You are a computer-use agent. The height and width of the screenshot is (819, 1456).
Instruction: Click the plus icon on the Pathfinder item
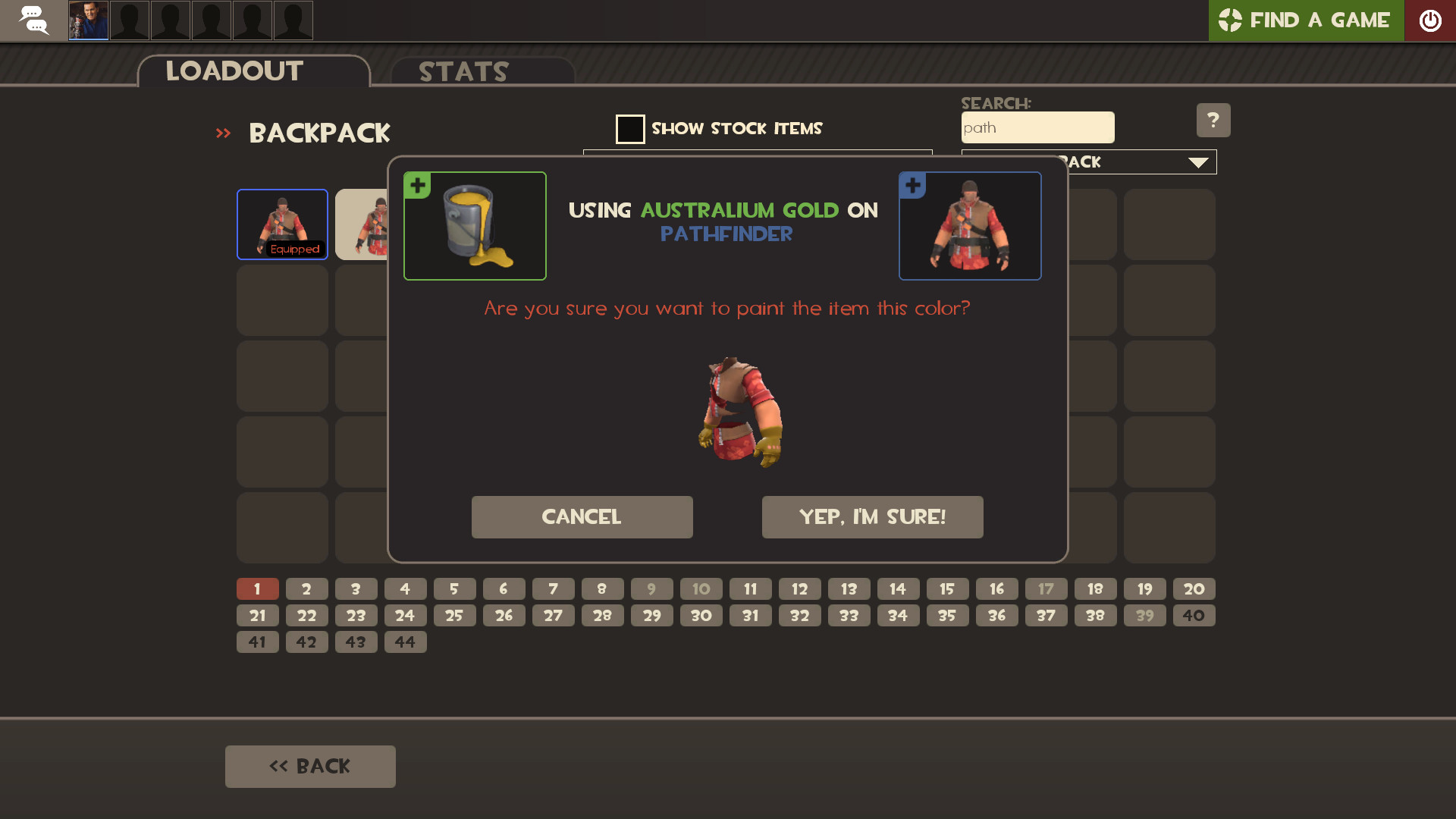pyautogui.click(x=912, y=184)
